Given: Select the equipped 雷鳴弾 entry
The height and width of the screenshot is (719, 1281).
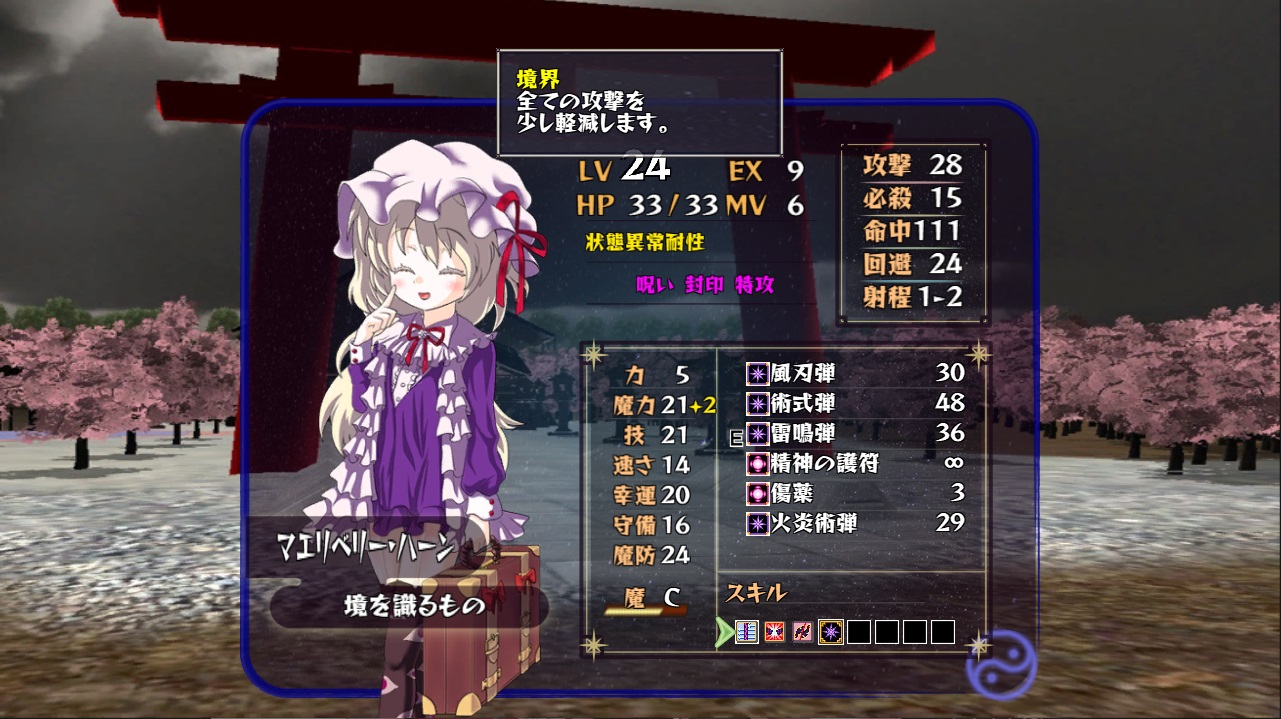Looking at the screenshot, I should [854, 434].
